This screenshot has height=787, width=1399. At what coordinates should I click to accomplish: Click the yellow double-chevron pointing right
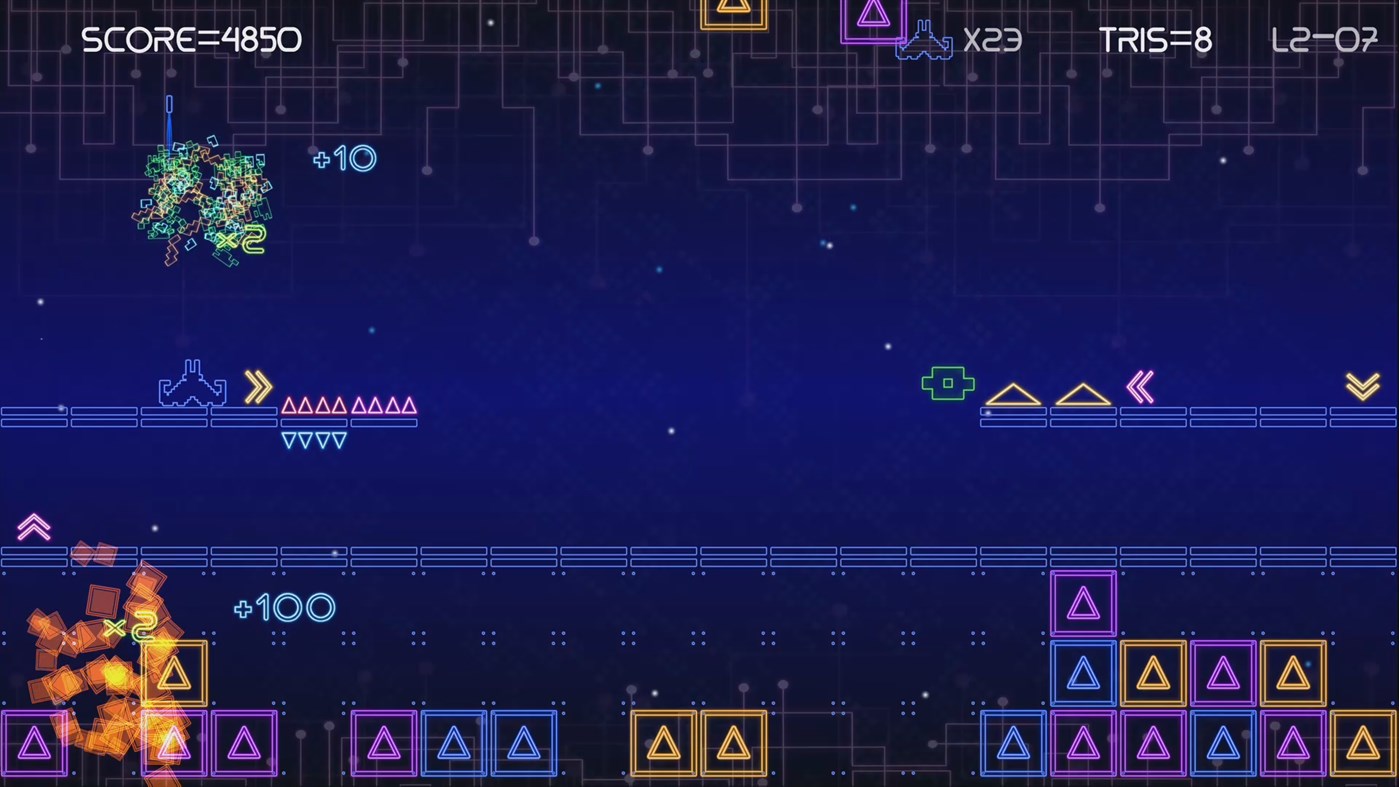point(257,385)
